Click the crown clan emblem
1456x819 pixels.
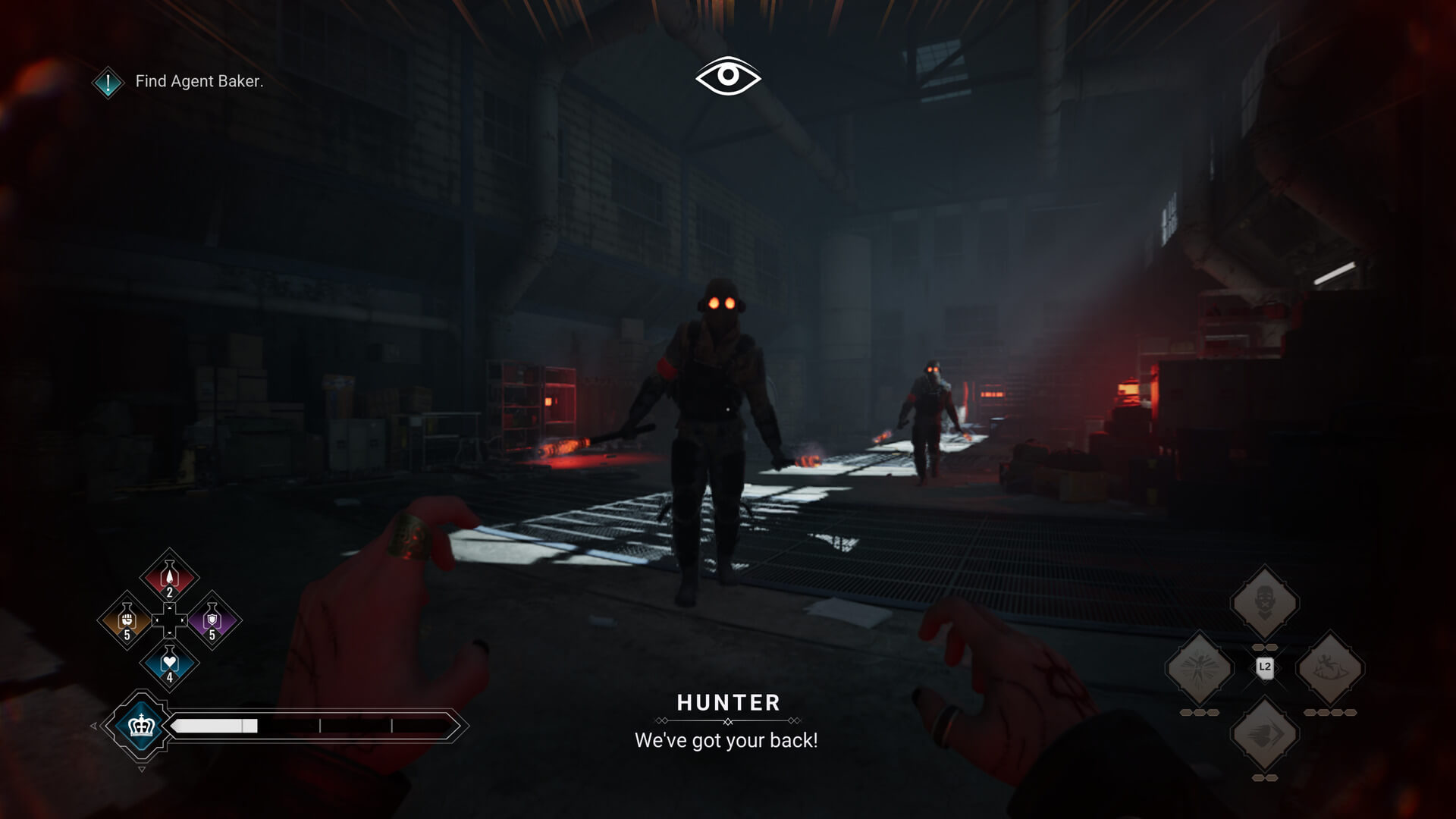141,726
